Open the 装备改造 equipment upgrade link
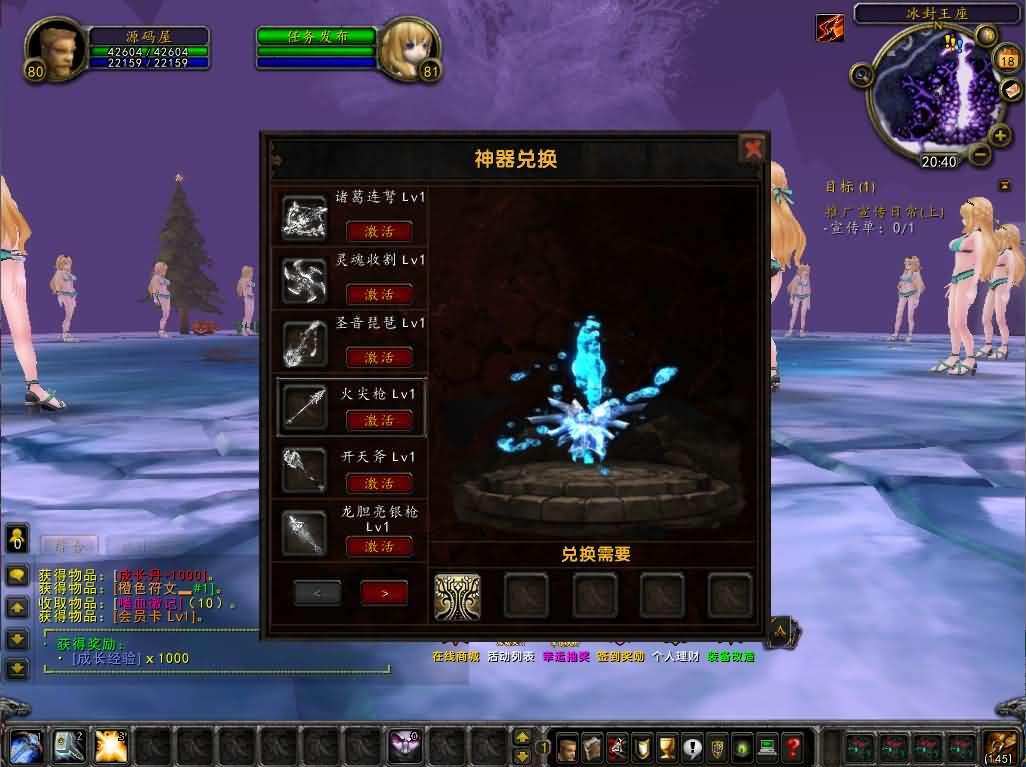 (732, 657)
